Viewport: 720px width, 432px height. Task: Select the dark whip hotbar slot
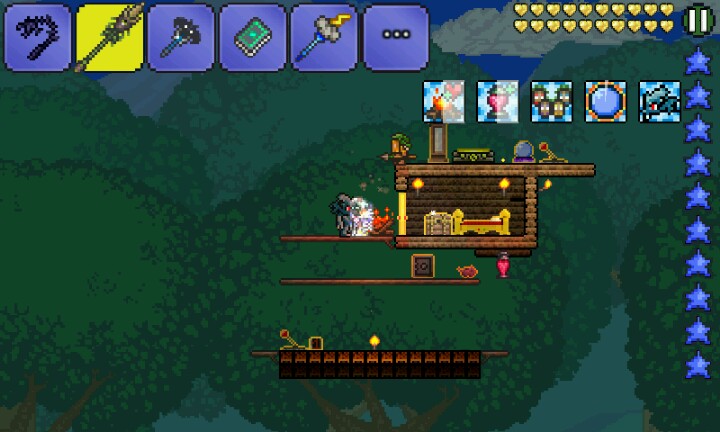click(38, 37)
